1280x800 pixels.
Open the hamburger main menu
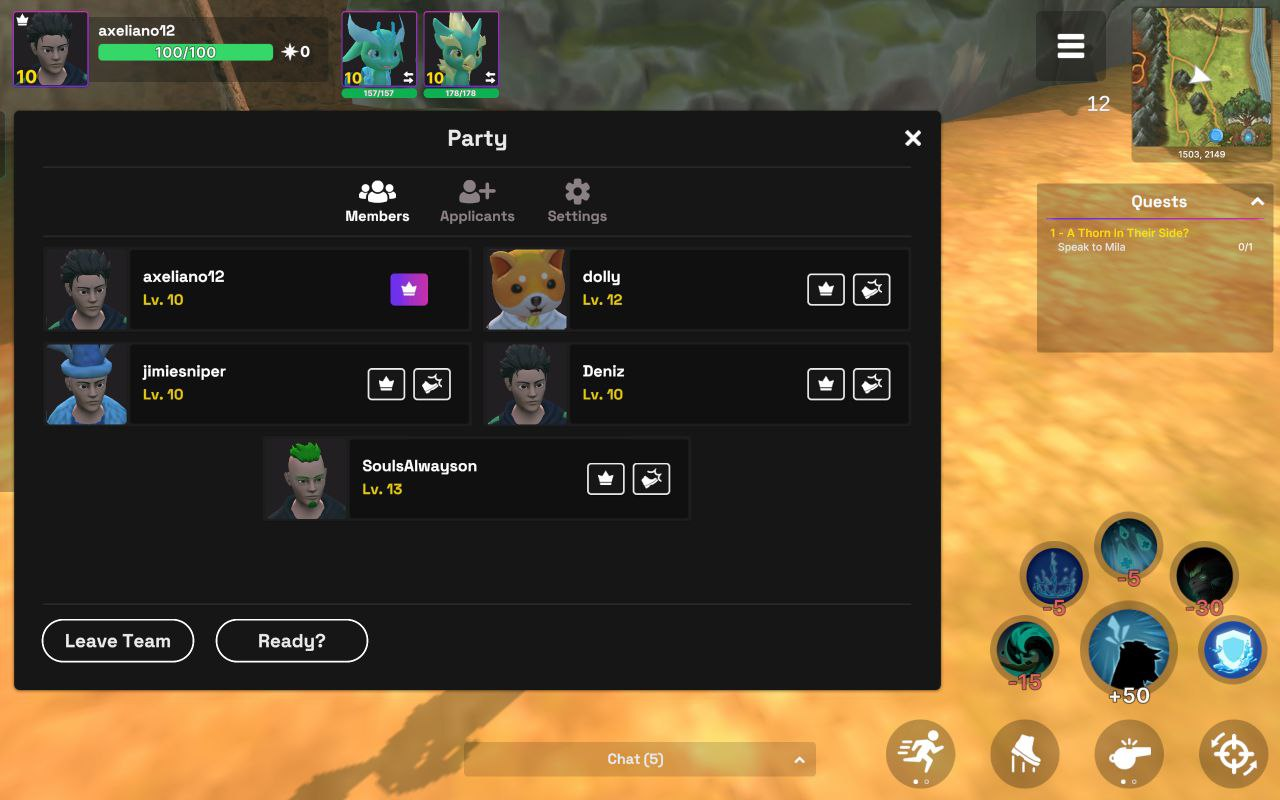1070,47
